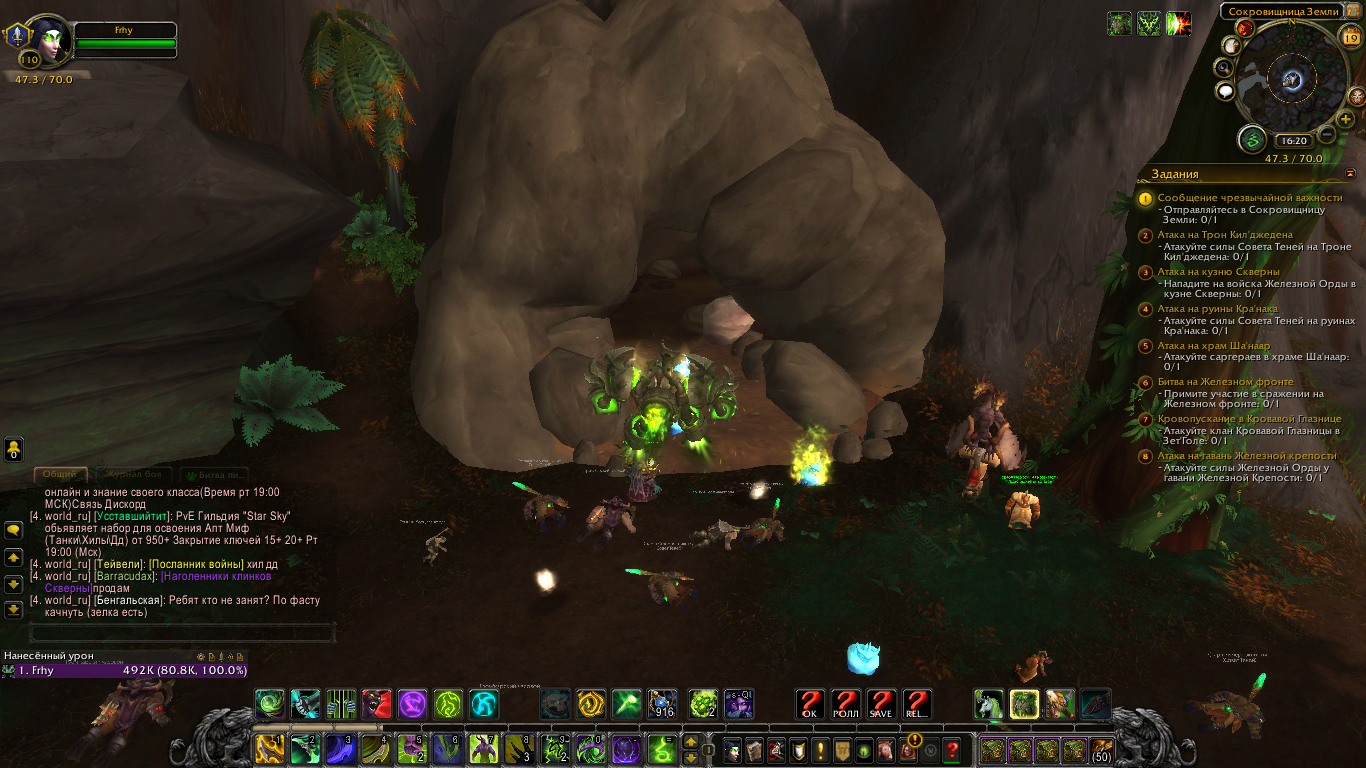The width and height of the screenshot is (1366, 768).
Task: Open the green class hall button by the minimap
Action: (1251, 140)
